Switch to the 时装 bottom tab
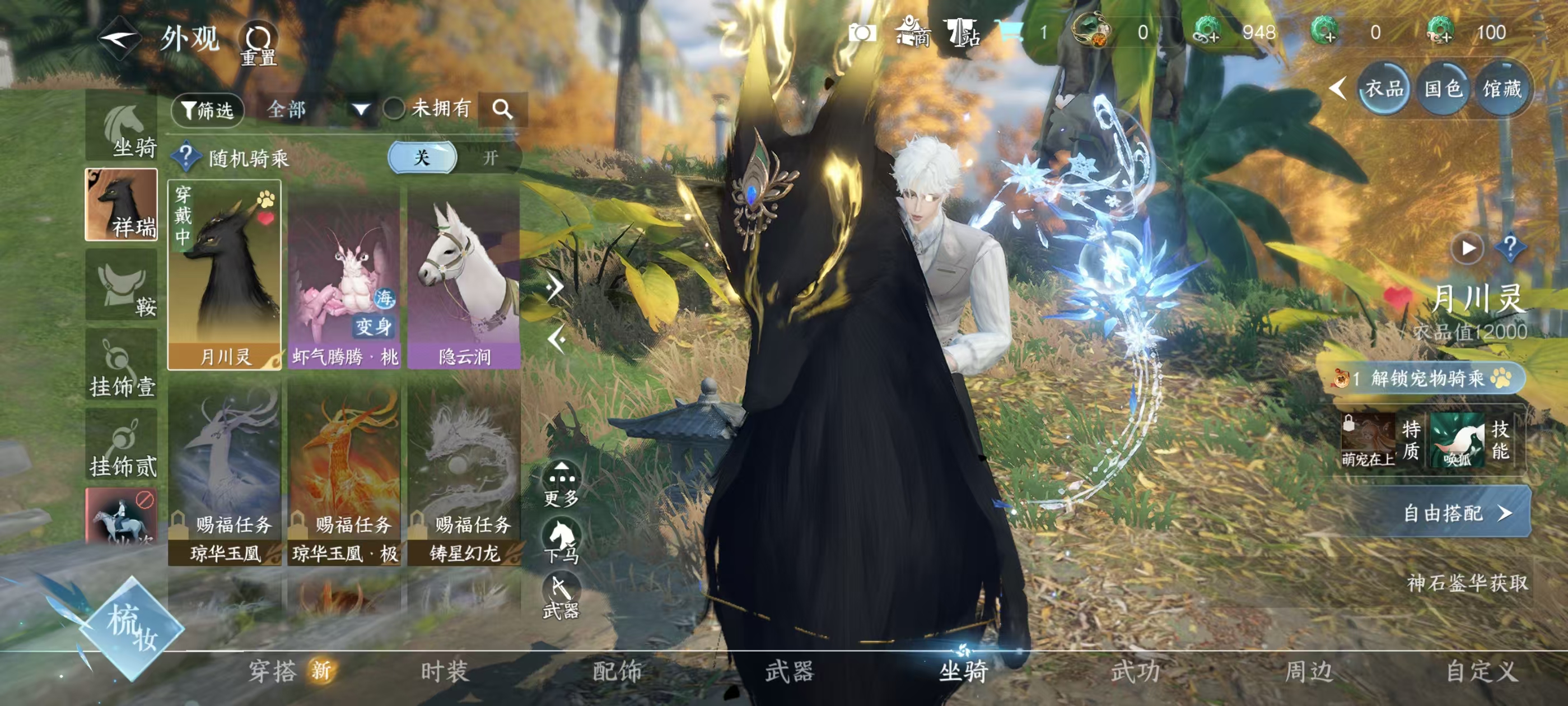 tap(444, 671)
